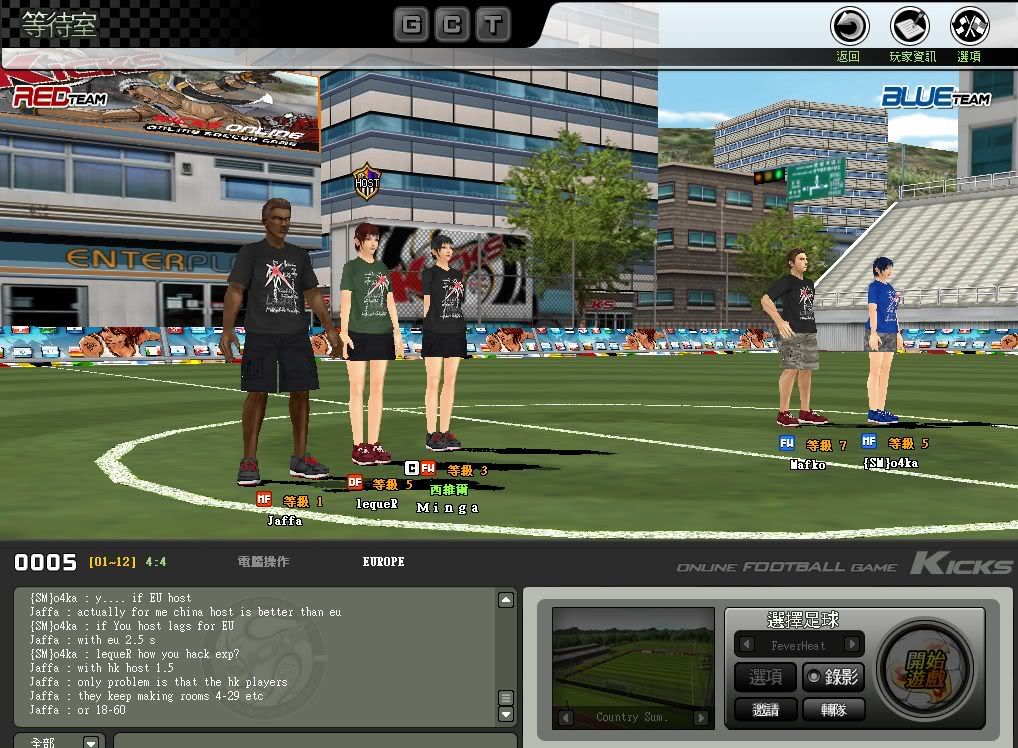The width and height of the screenshot is (1018, 748).
Task: Open the 全部 chat channel dropdown
Action: 91,742
